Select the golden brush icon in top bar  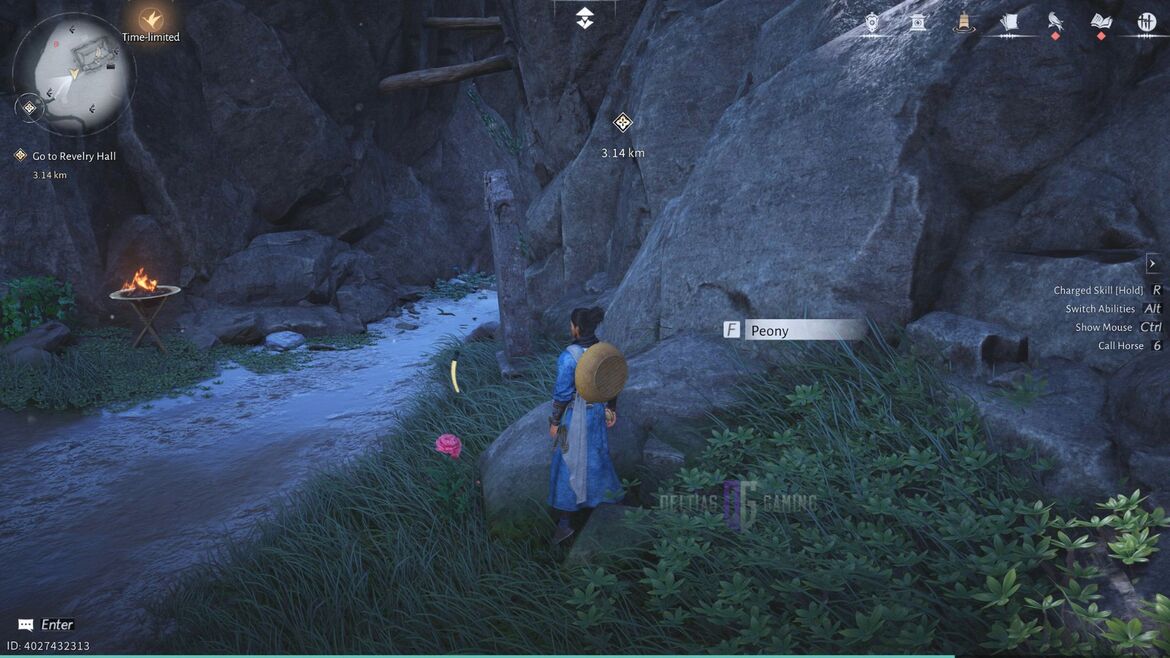pyautogui.click(x=964, y=22)
